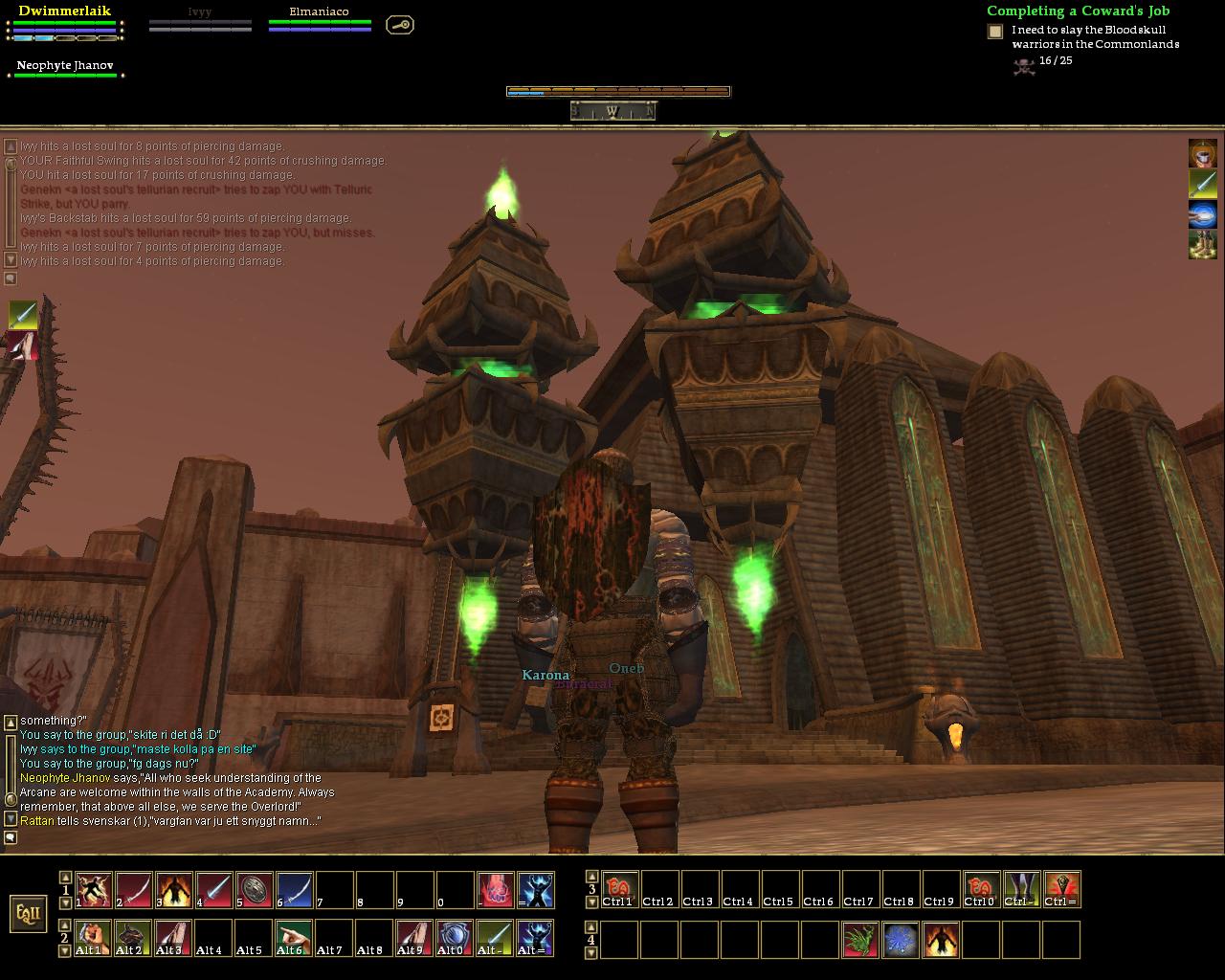1225x980 pixels.
Task: Open the Completing a Coward's Job quest
Action: point(1078,11)
